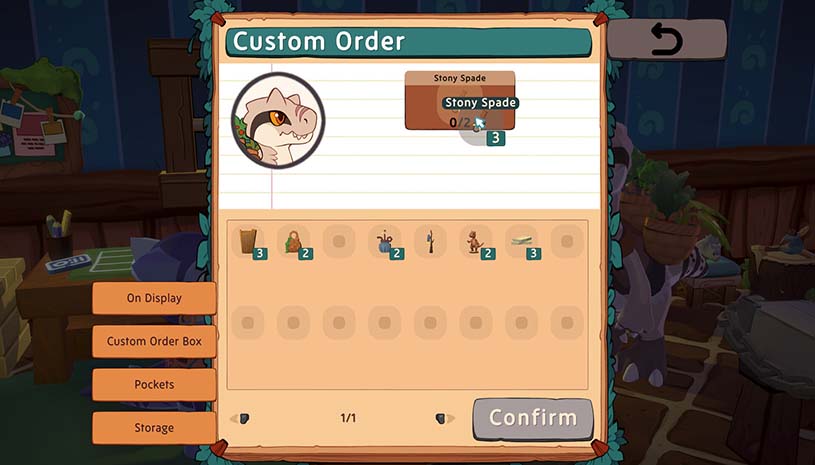
Task: Confirm the custom order
Action: point(532,418)
